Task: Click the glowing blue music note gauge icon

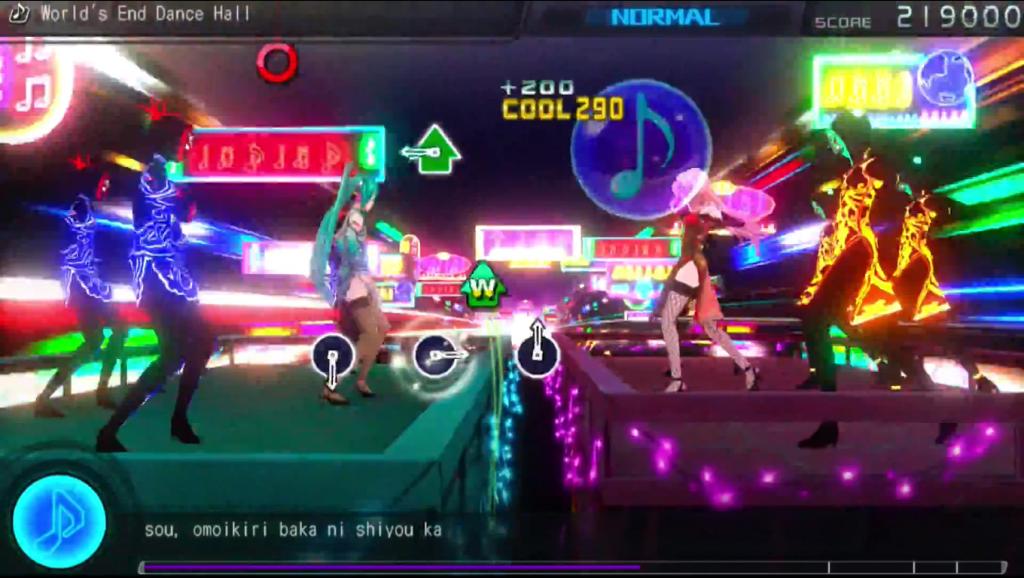Action: (59, 521)
